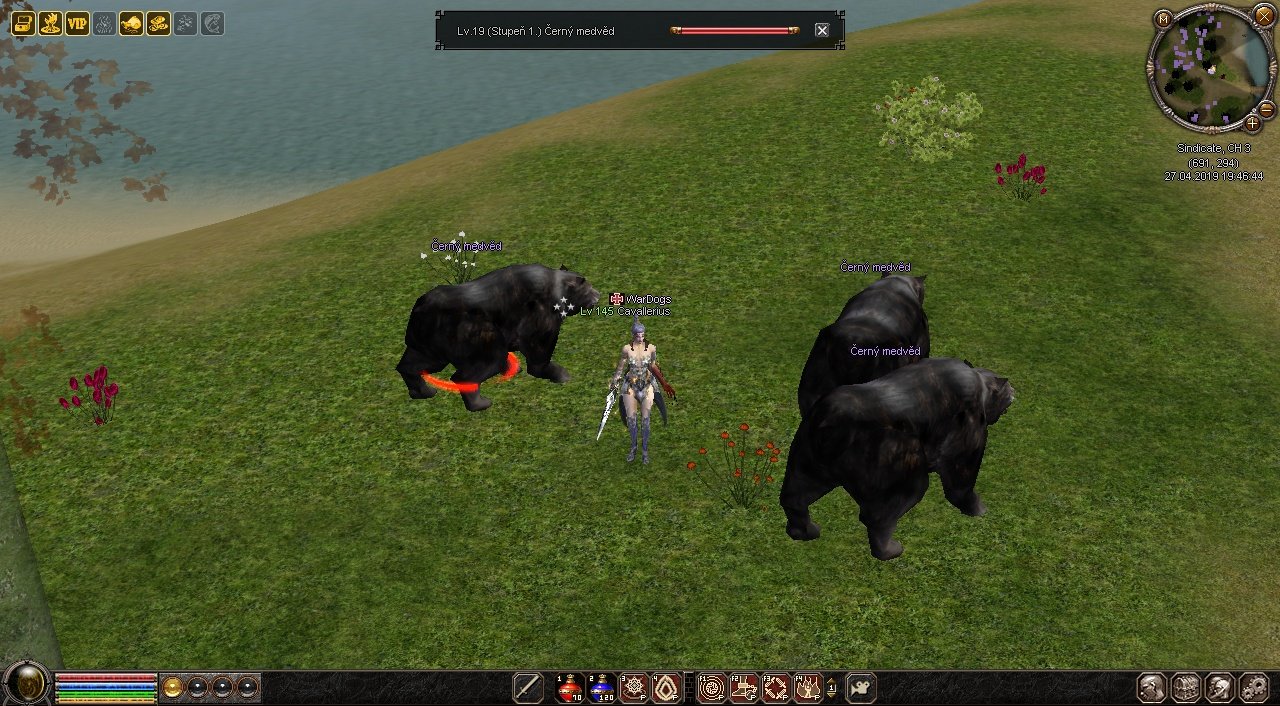Activate the F3 circling swords skill
This screenshot has width=1280, height=706.
[776, 688]
